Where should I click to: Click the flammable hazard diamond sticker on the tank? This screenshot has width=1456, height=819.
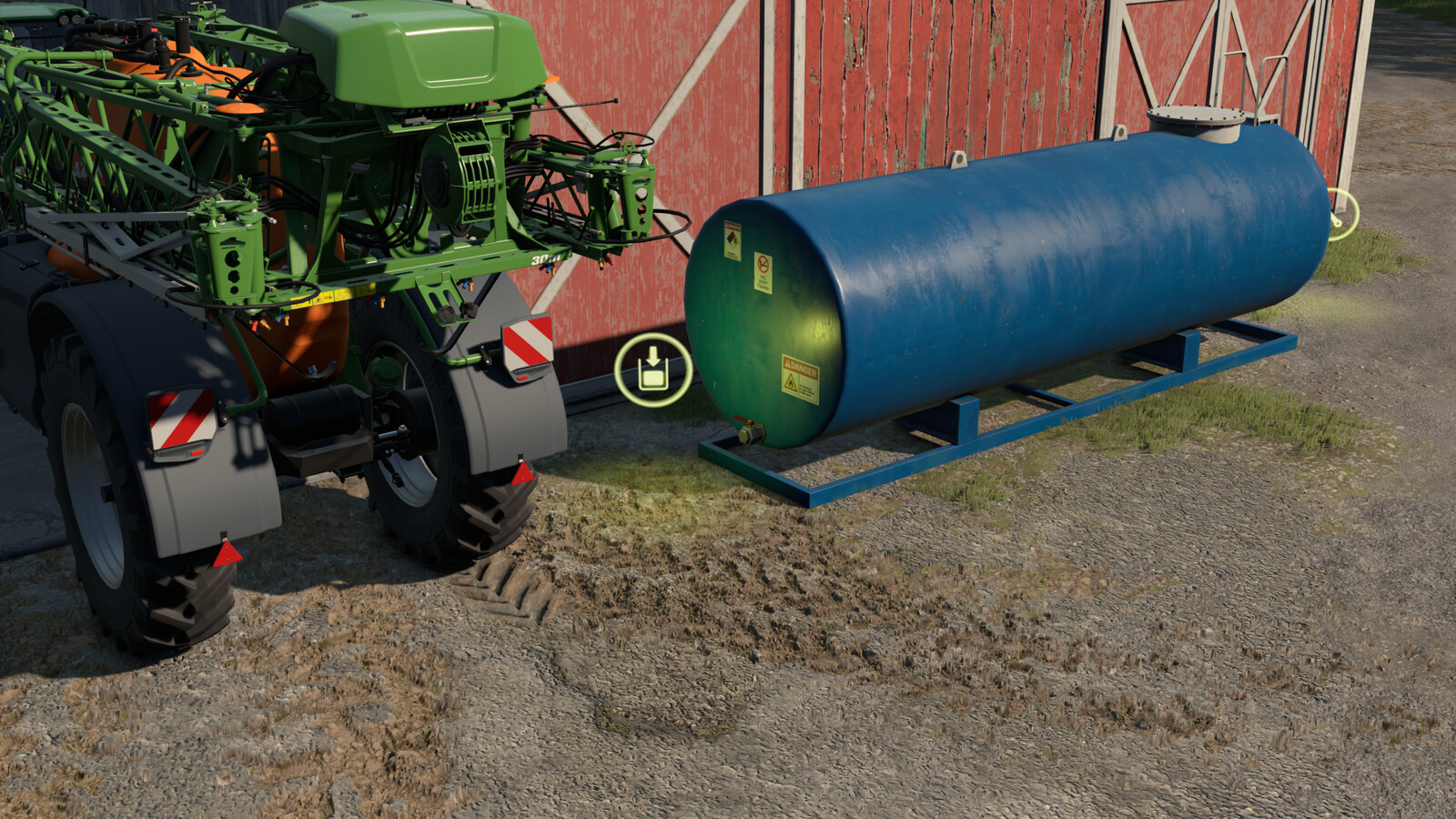[x=731, y=239]
